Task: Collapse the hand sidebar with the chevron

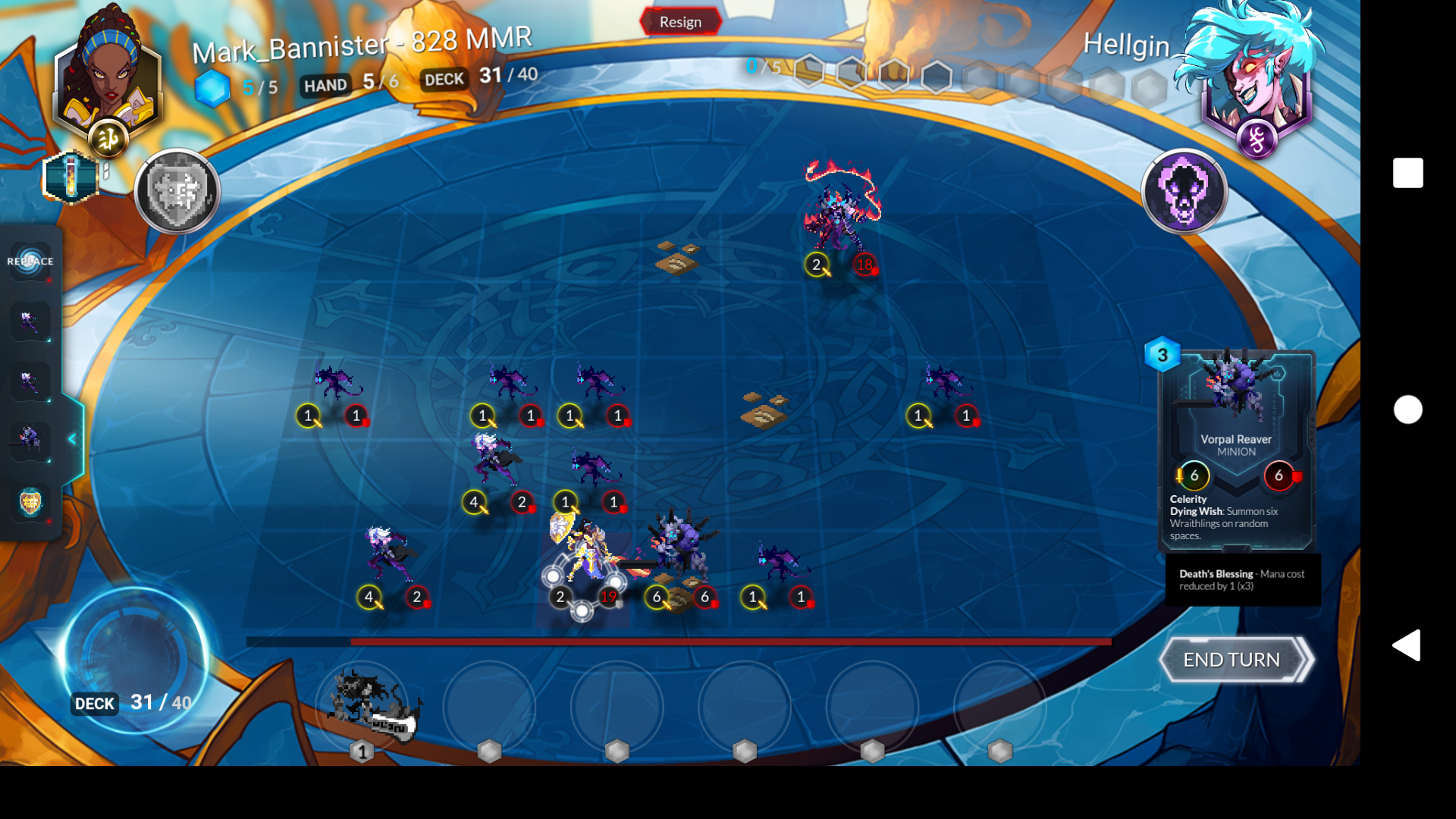Action: (x=72, y=438)
